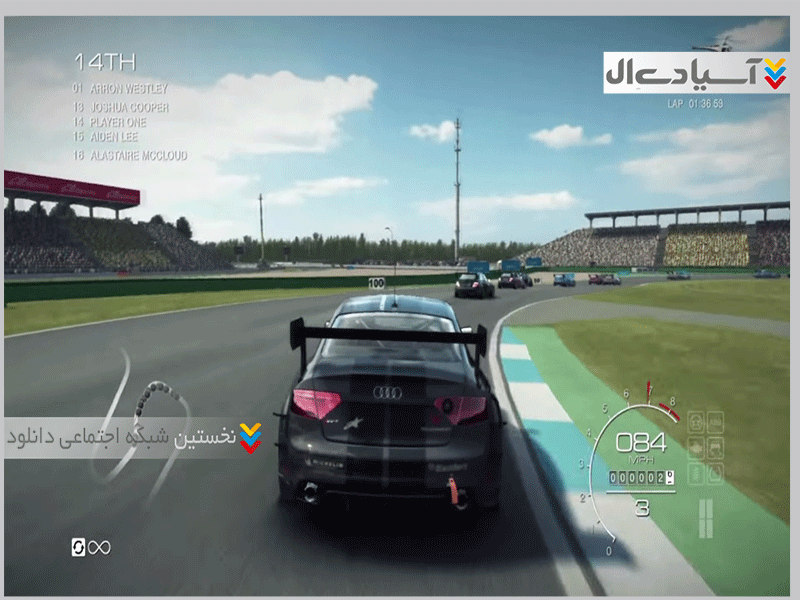
Task: Select Joshua Cooper in the standings list
Action: 126,107
